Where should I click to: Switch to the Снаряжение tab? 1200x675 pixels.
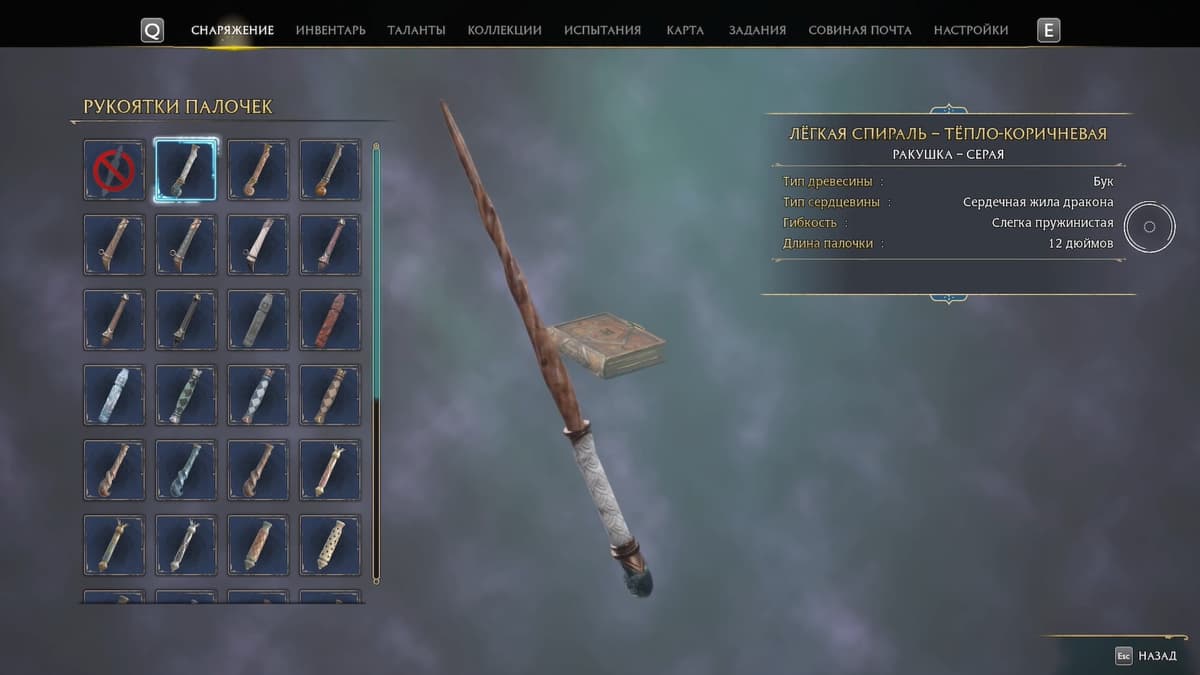pos(232,30)
